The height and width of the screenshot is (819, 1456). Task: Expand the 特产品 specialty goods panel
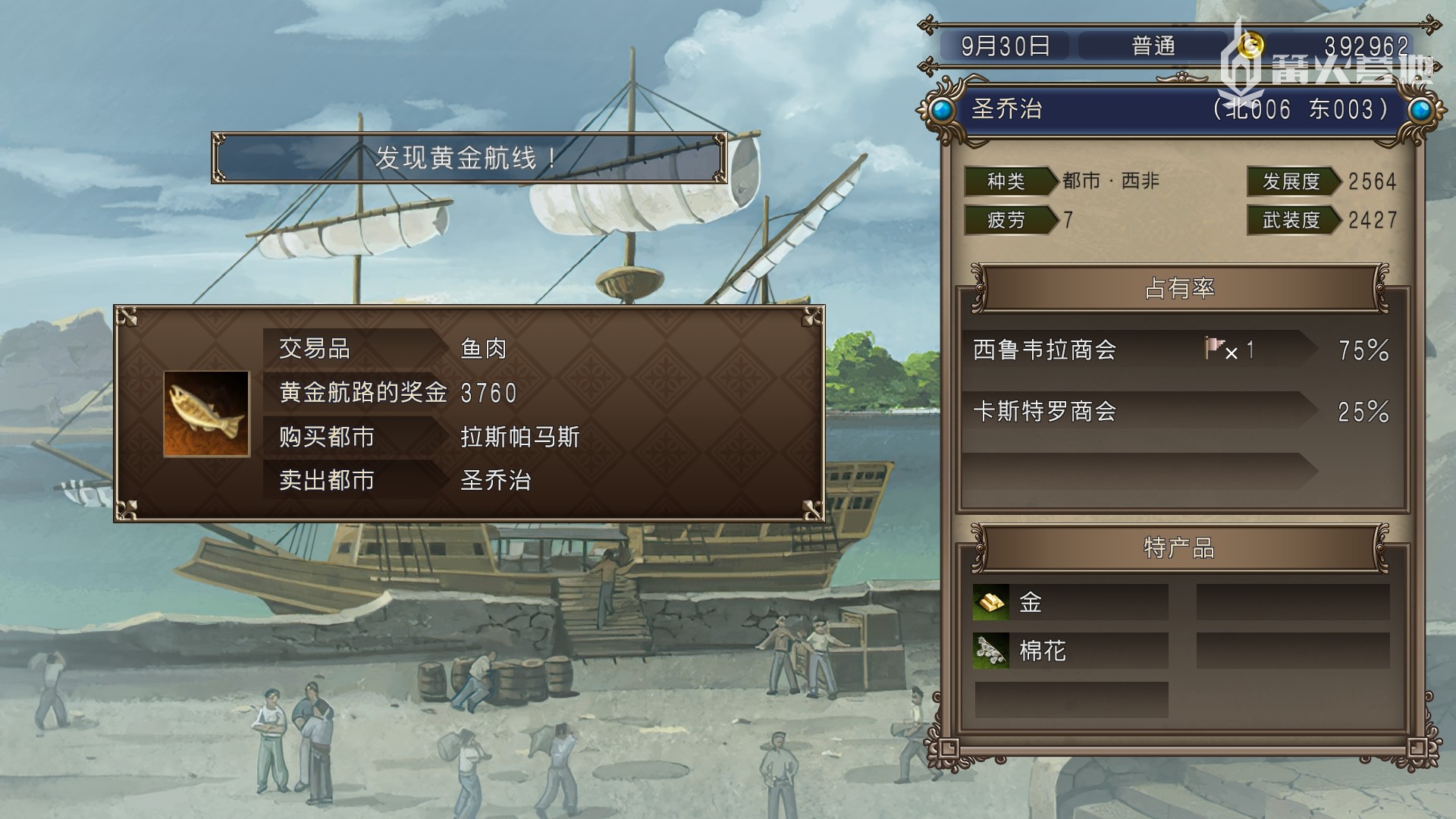[1181, 548]
